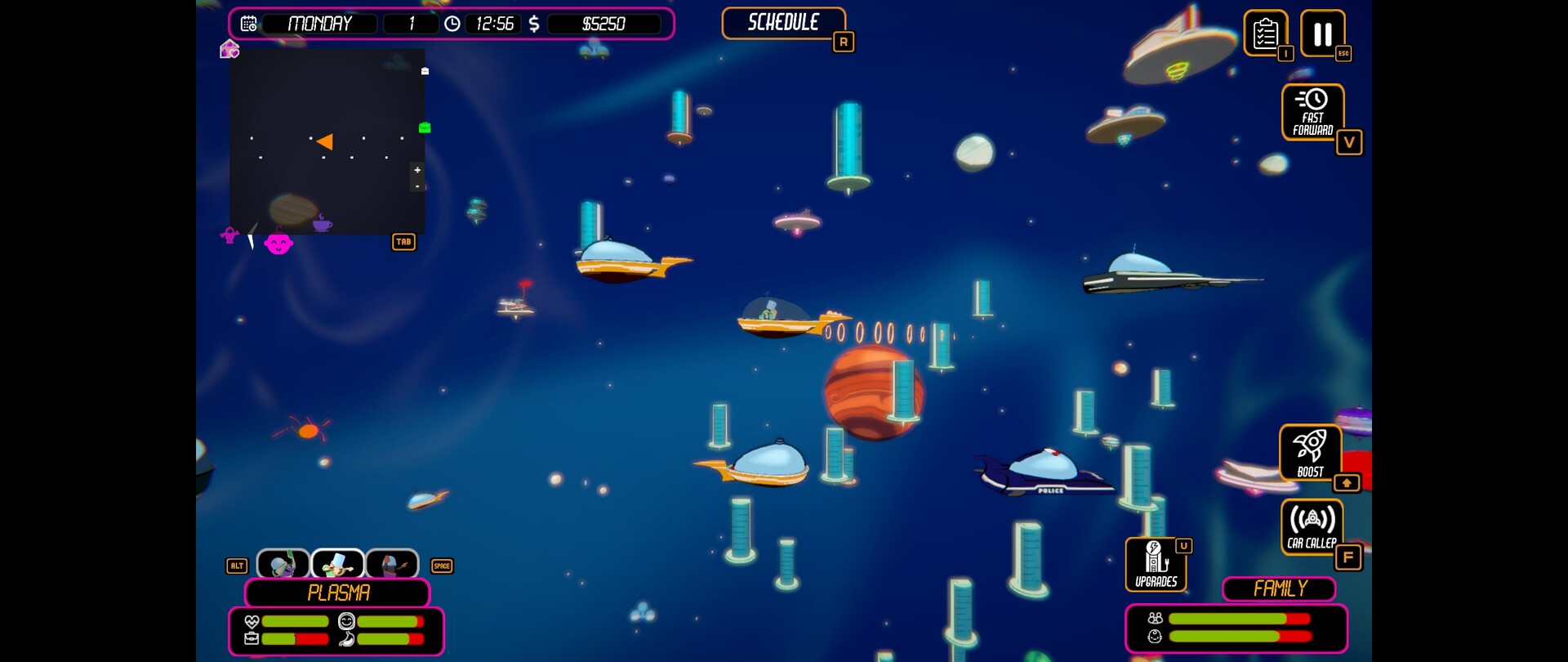This screenshot has width=1568, height=662.
Task: Open the Schedule panel
Action: [x=783, y=23]
